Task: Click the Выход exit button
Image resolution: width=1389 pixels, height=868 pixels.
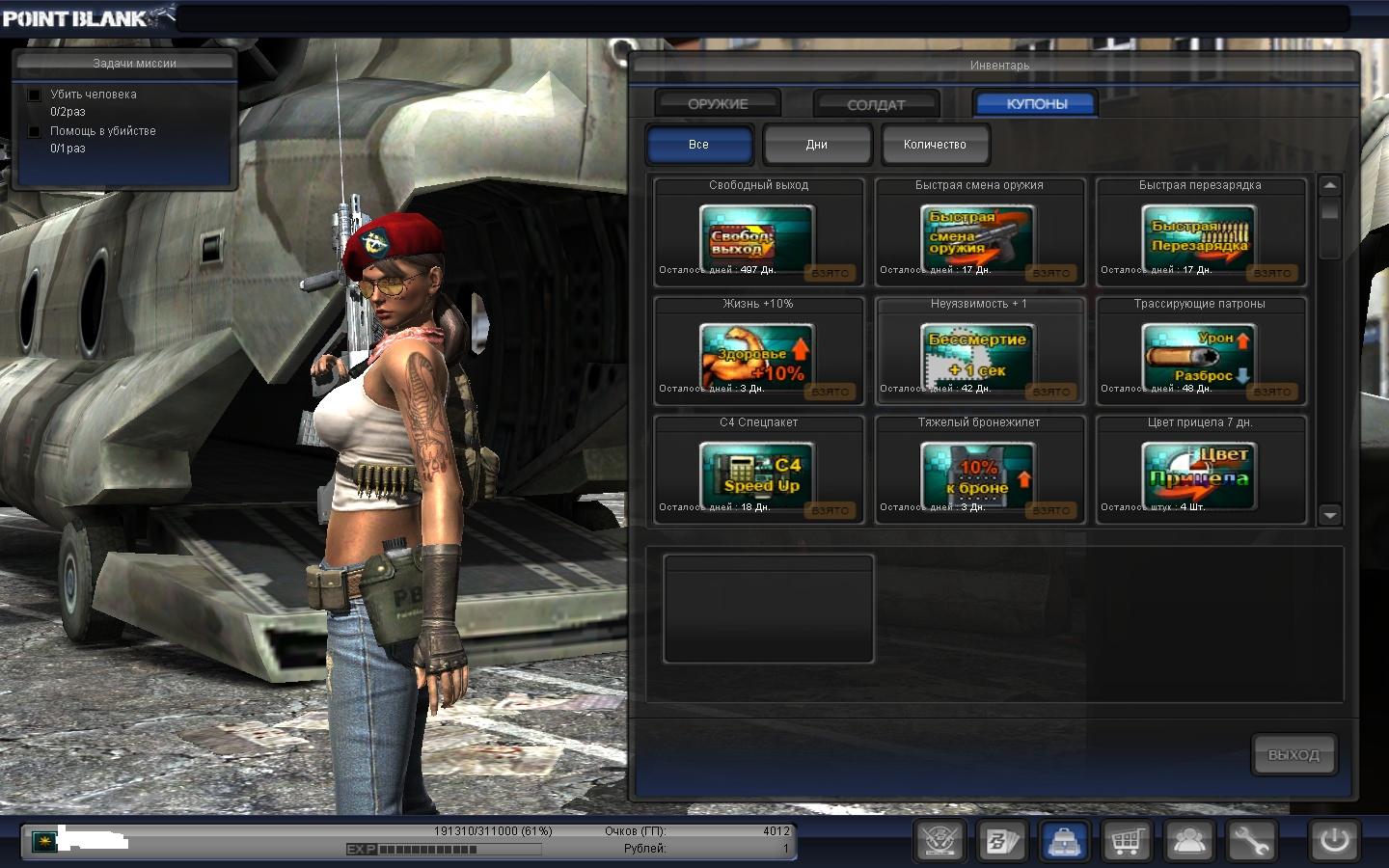Action: click(1294, 755)
